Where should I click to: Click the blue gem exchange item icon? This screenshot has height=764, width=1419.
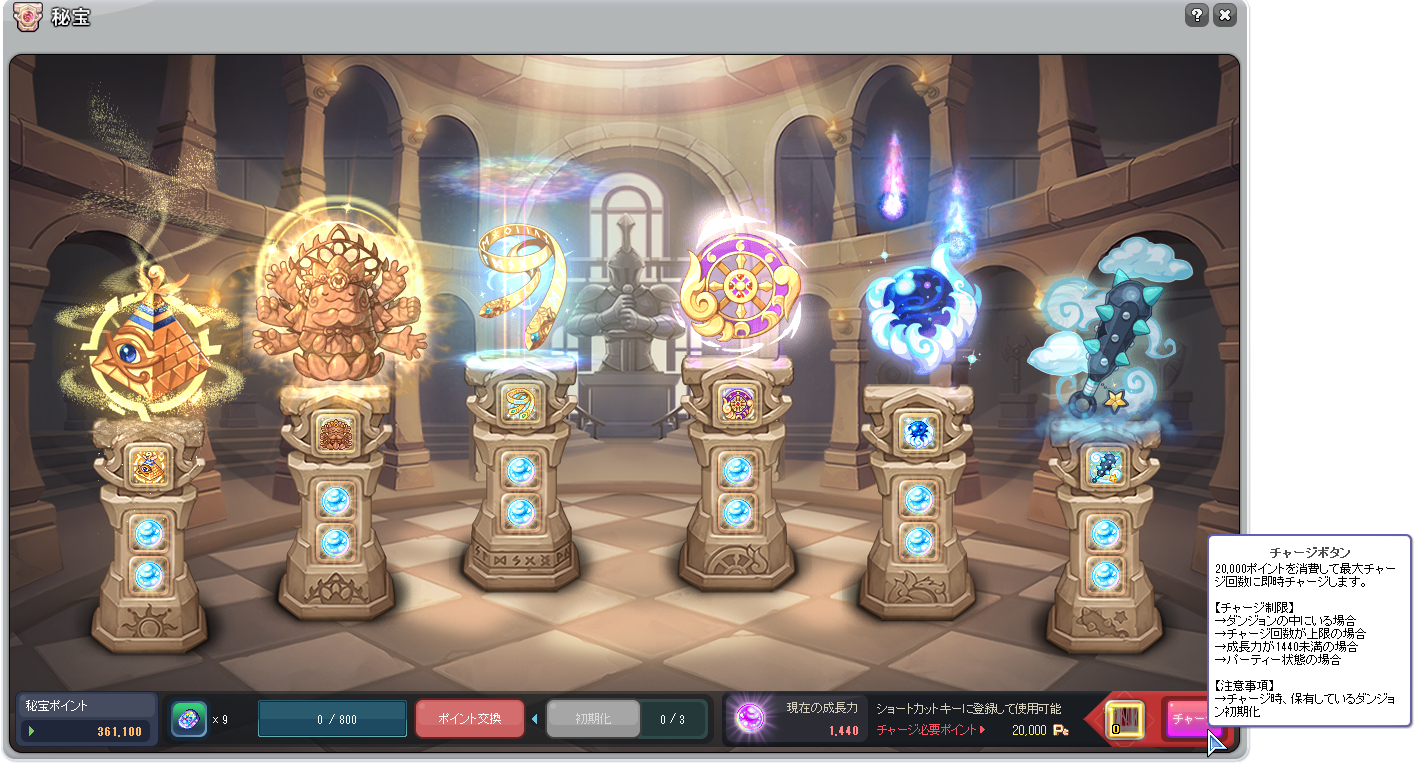point(189,719)
